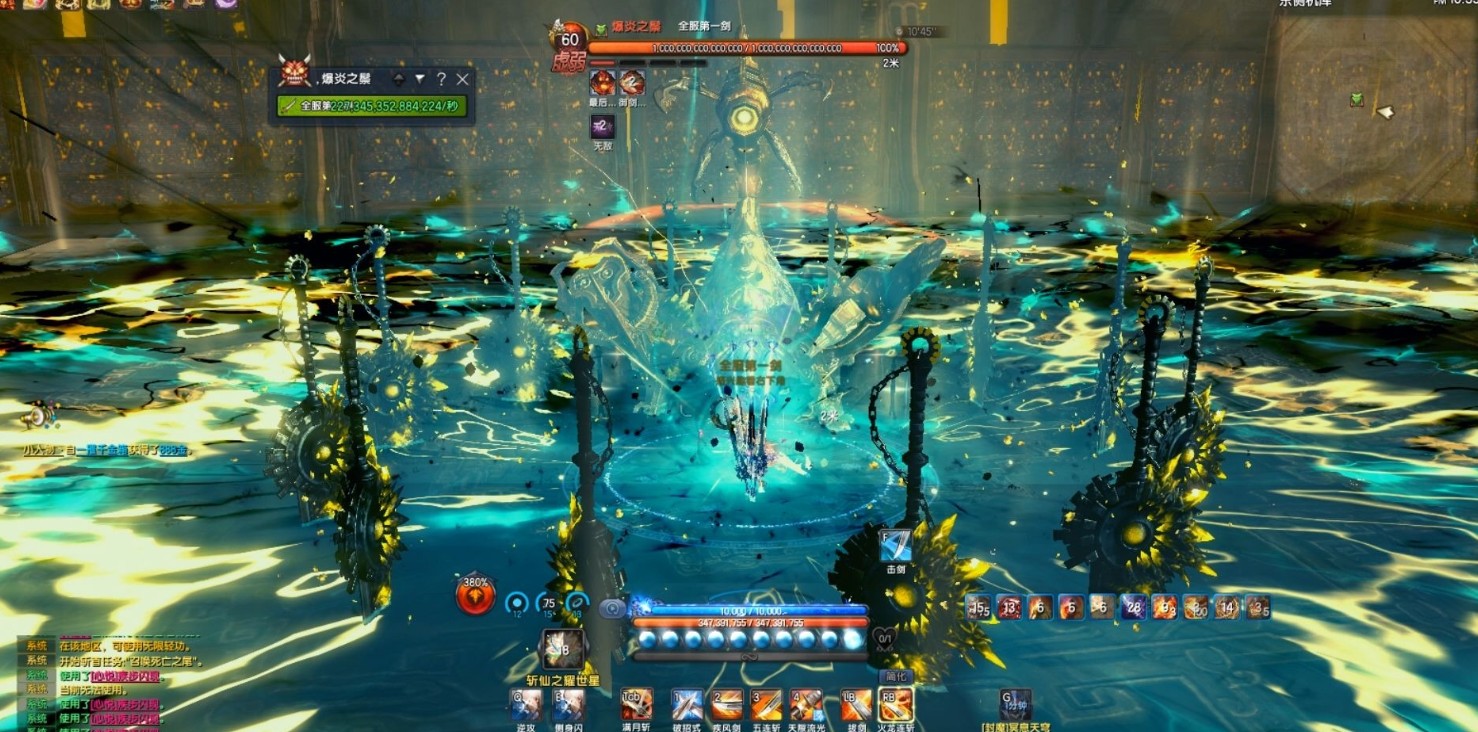Screen dimensions: 1478x732
Task: Inspect the 无敌 boss buff icon
Action: [x=602, y=127]
